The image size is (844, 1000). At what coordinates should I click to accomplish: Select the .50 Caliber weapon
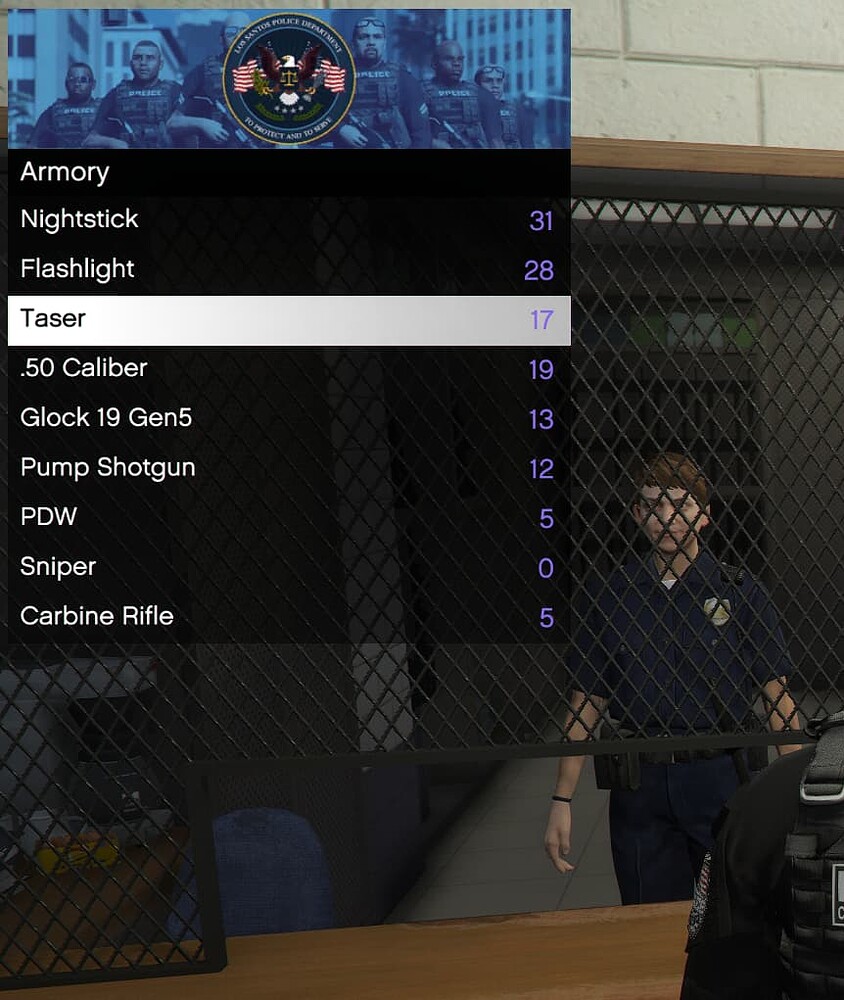tap(289, 369)
